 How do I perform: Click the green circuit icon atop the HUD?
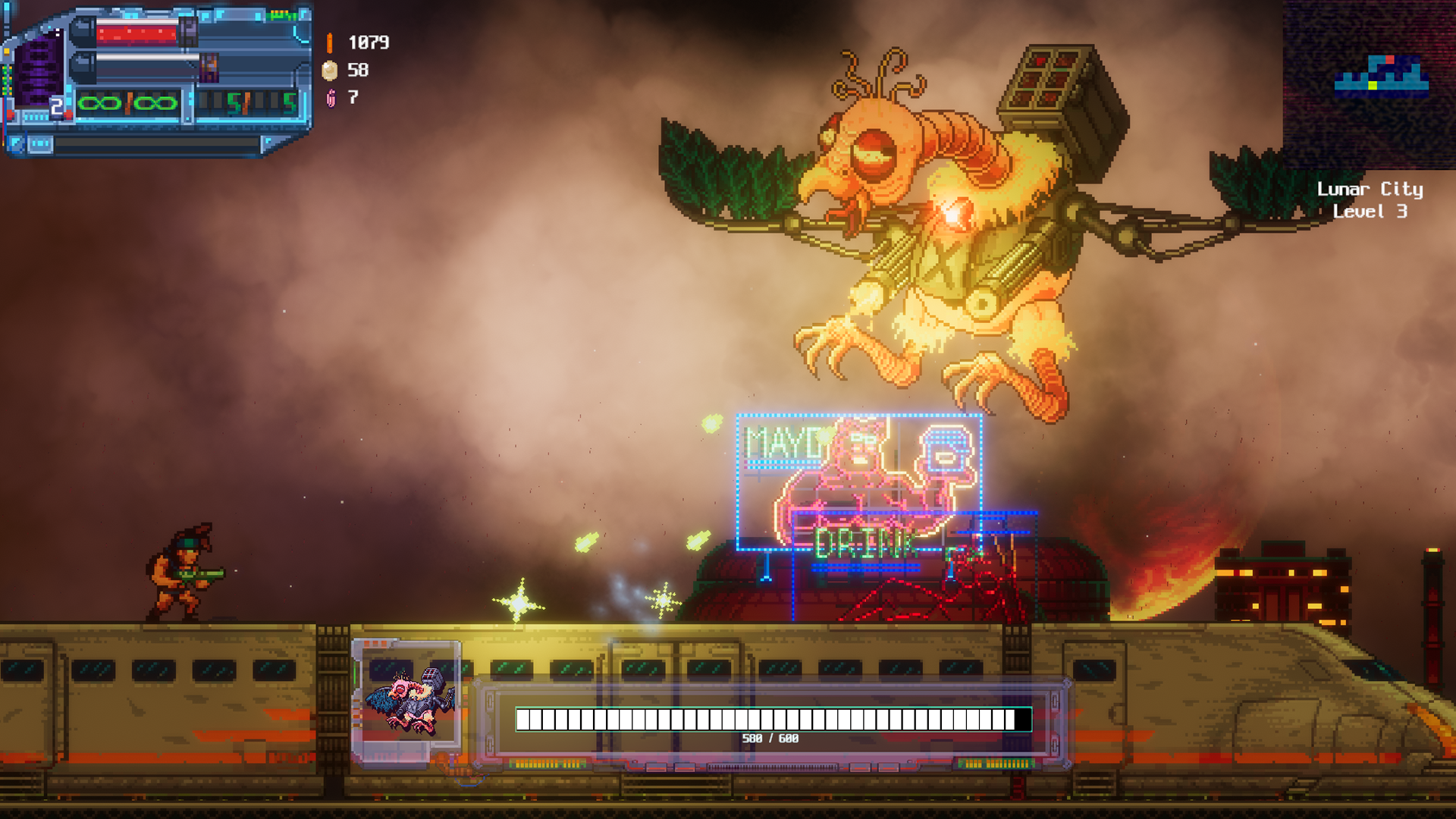tap(281, 14)
